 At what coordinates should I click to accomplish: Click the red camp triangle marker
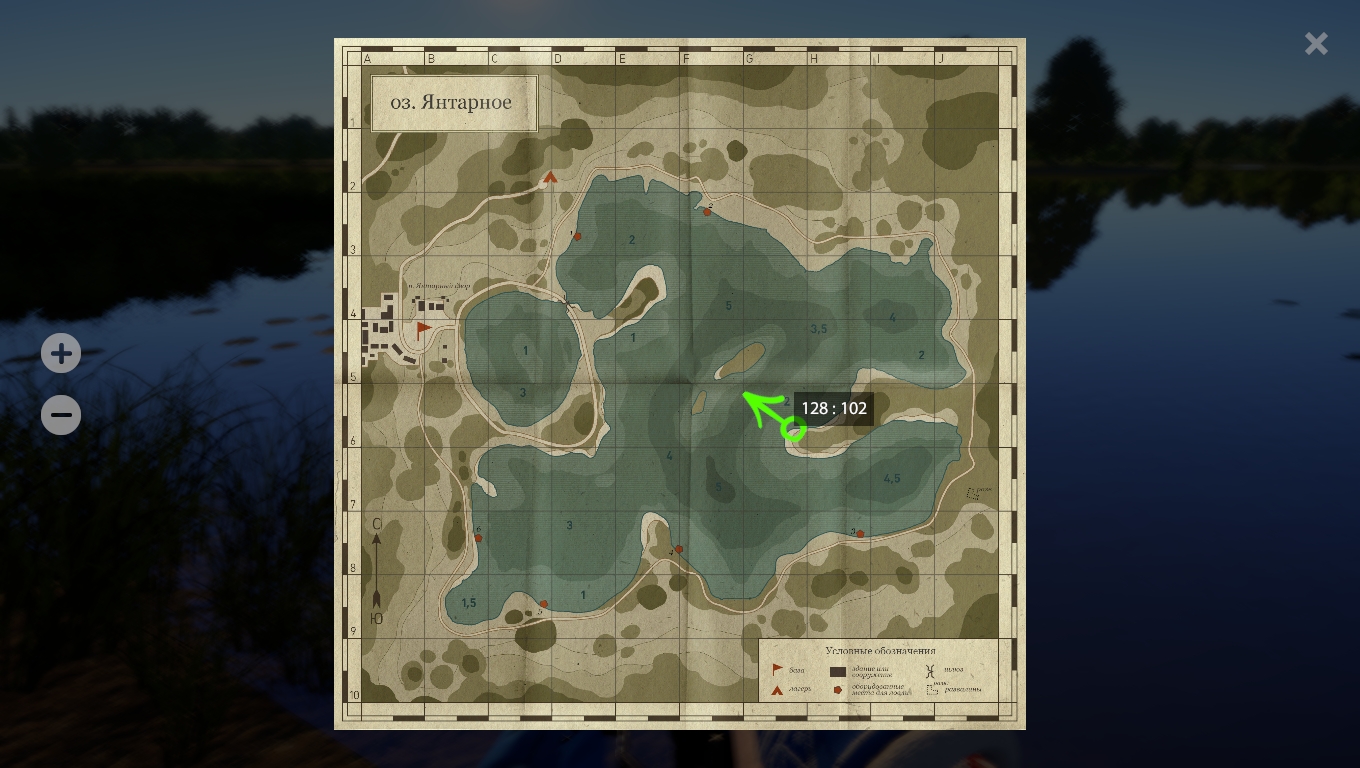point(550,178)
